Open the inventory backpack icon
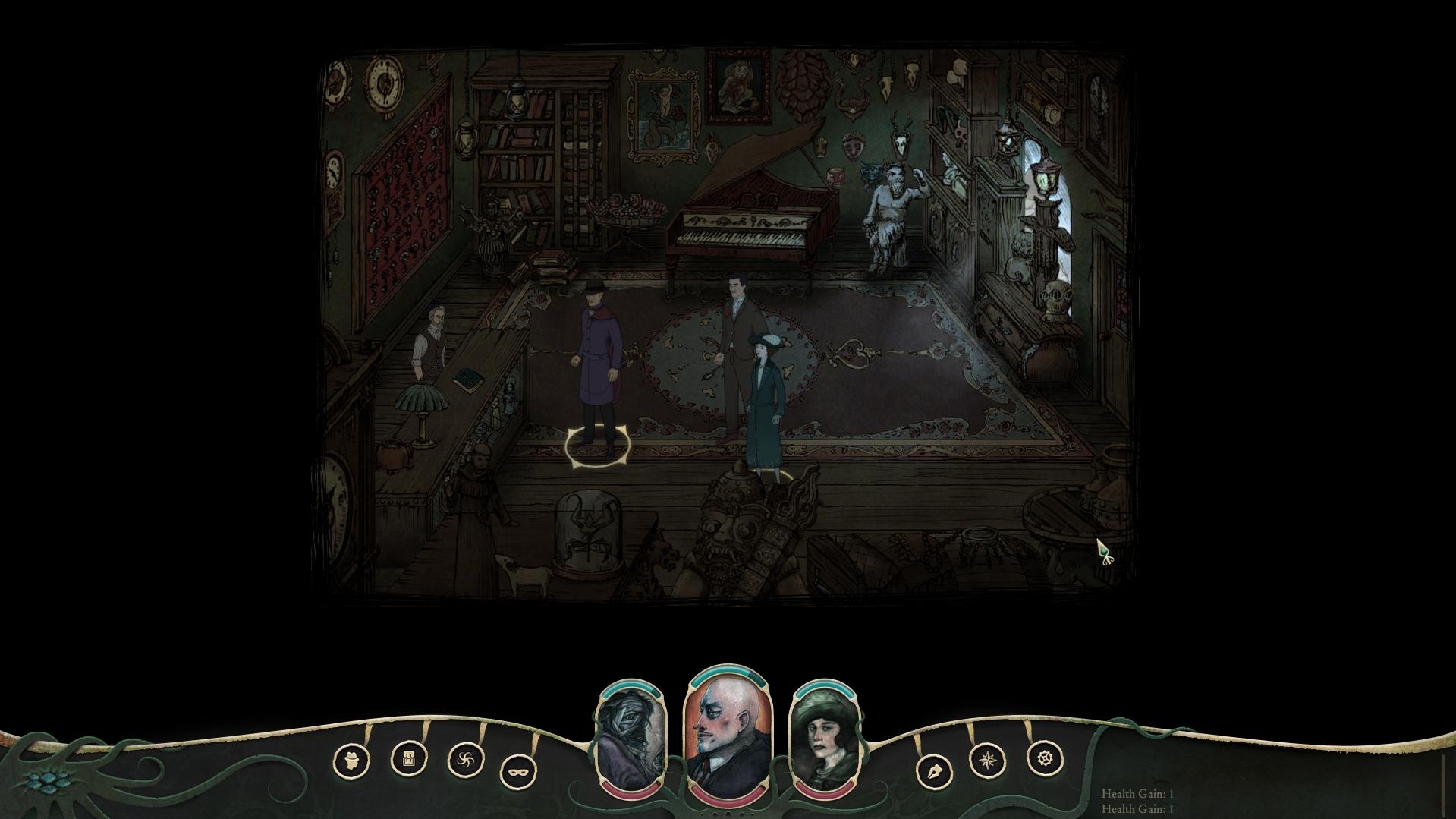This screenshot has width=1456, height=819. [409, 758]
